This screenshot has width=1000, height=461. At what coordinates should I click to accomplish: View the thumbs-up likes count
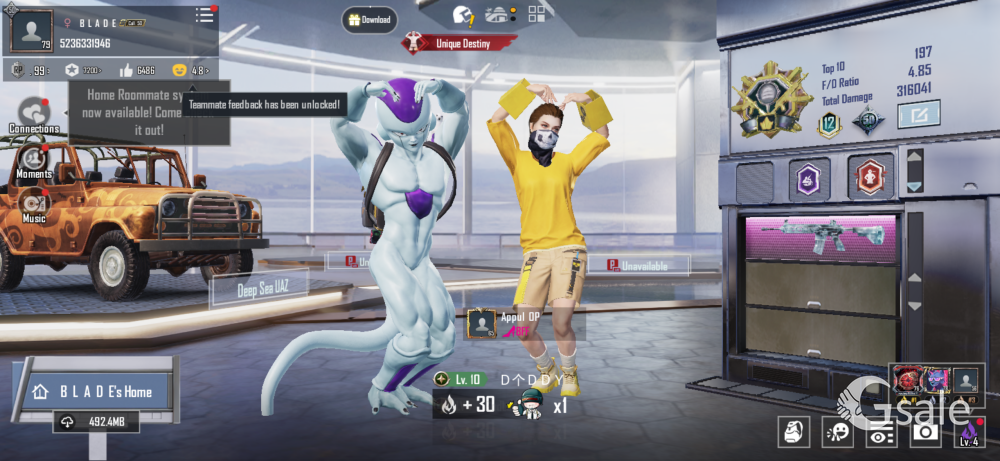tap(136, 71)
